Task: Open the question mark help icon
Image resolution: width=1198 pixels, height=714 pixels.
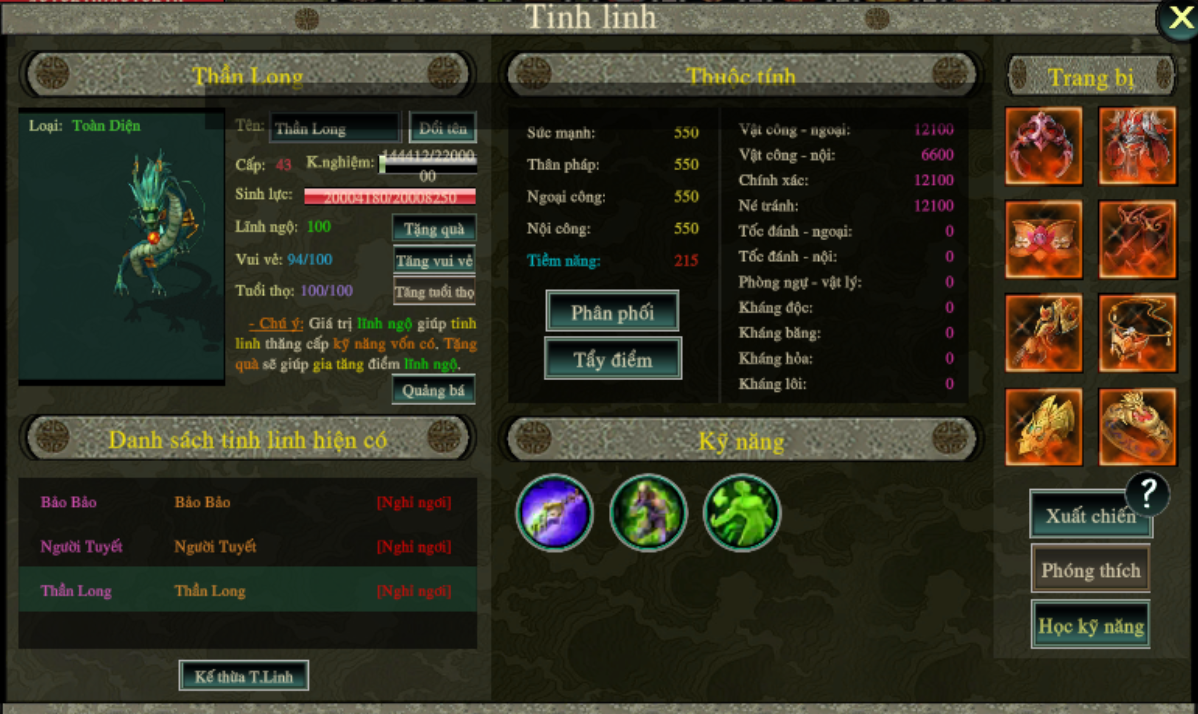Action: point(1148,492)
